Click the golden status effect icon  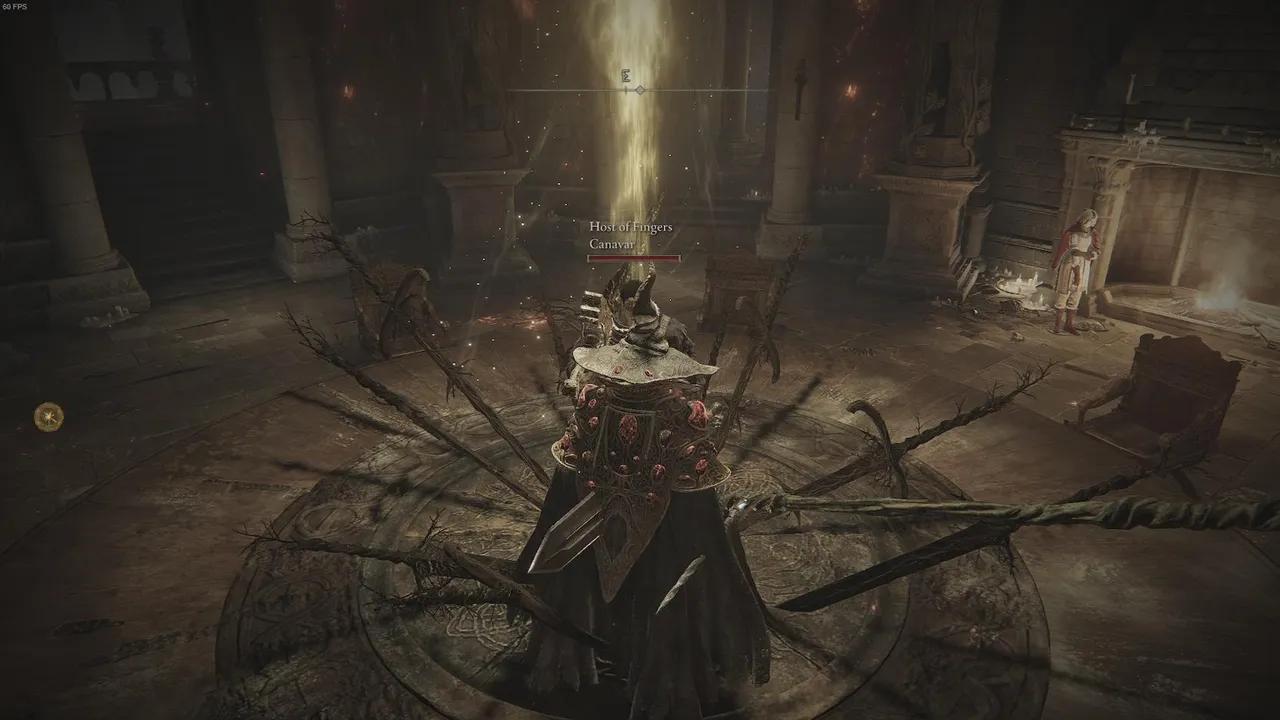coord(48,416)
